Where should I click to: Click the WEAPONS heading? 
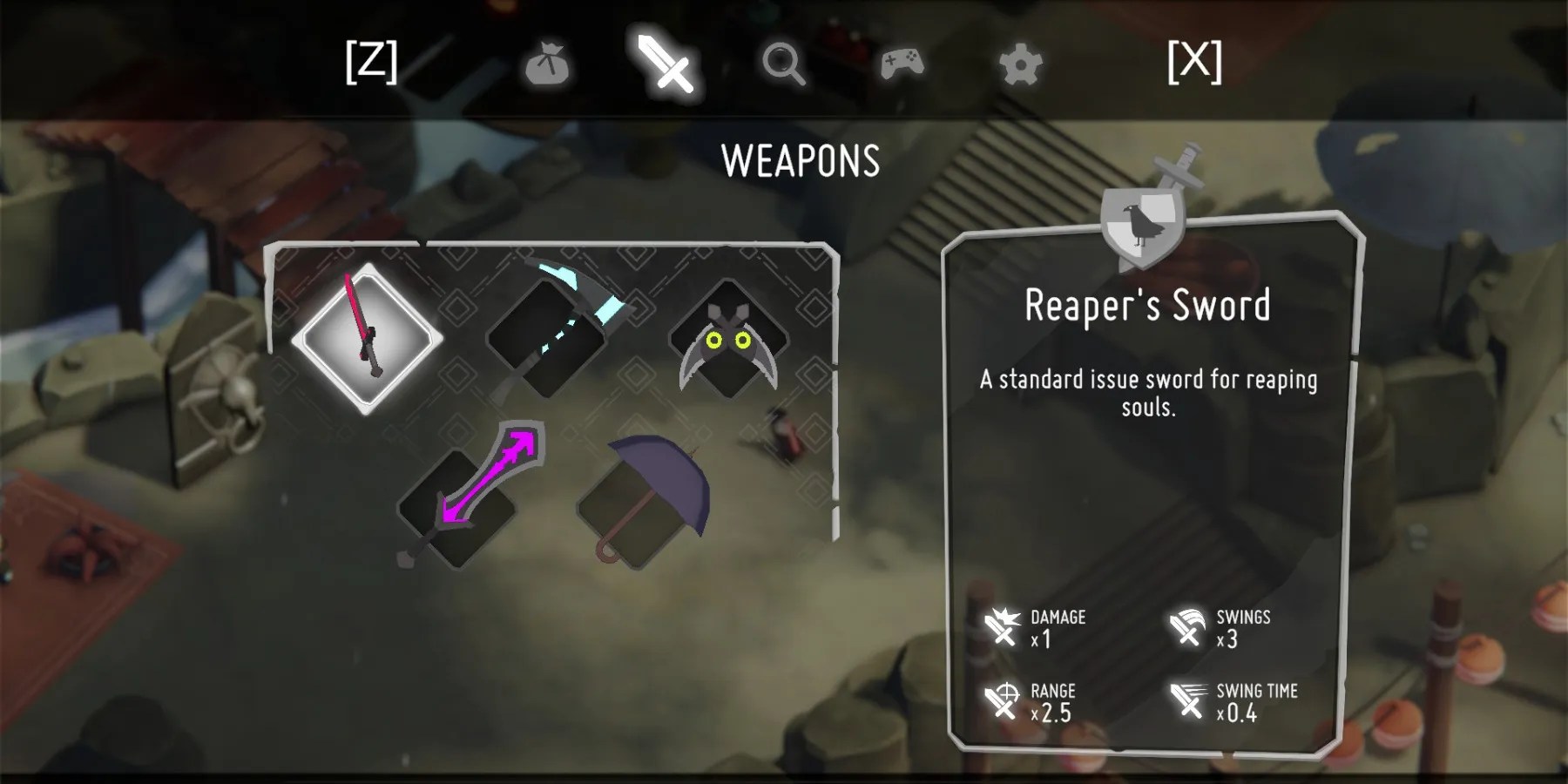point(801,159)
